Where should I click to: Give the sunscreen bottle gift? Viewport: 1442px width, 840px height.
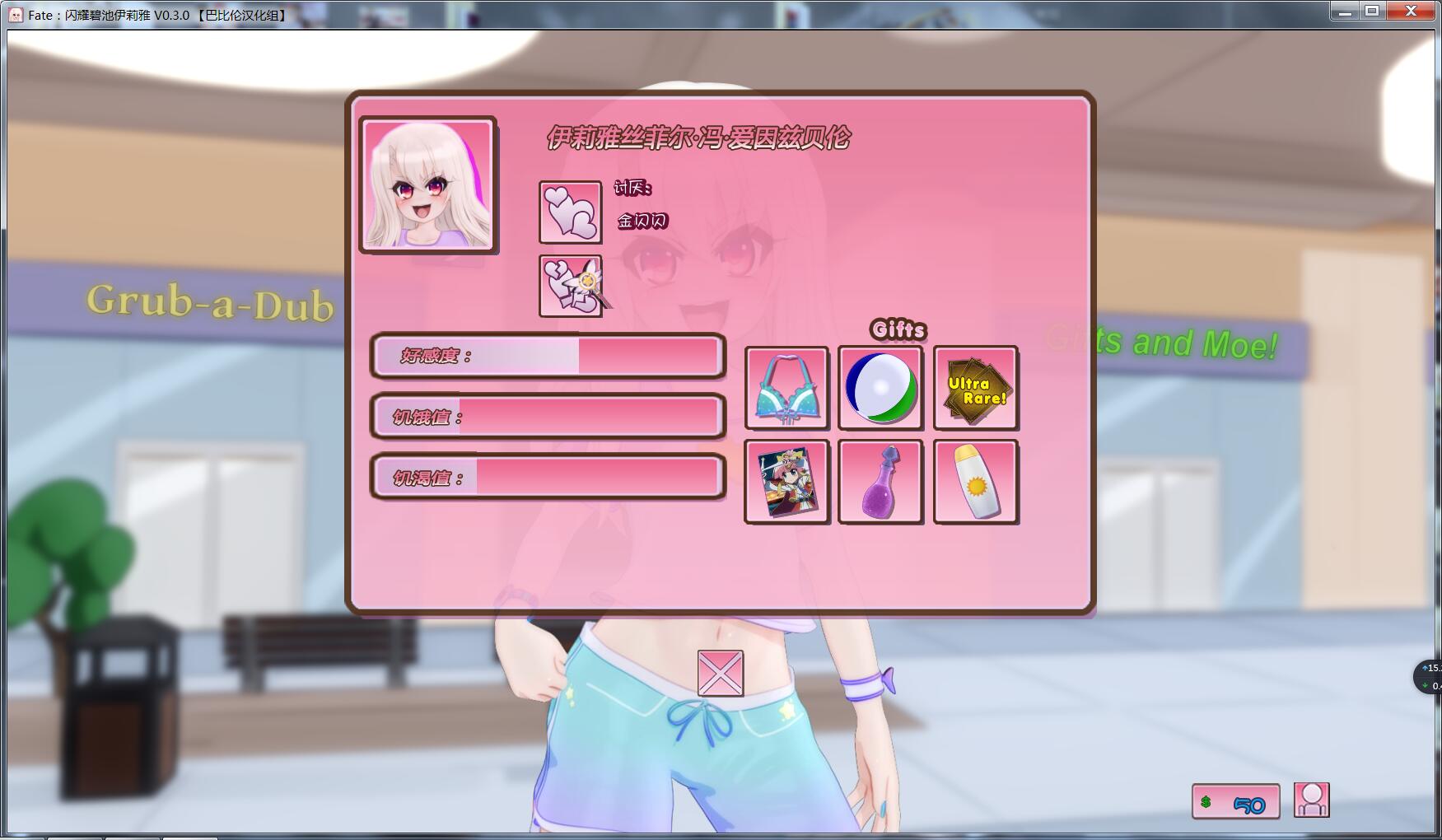[x=975, y=482]
